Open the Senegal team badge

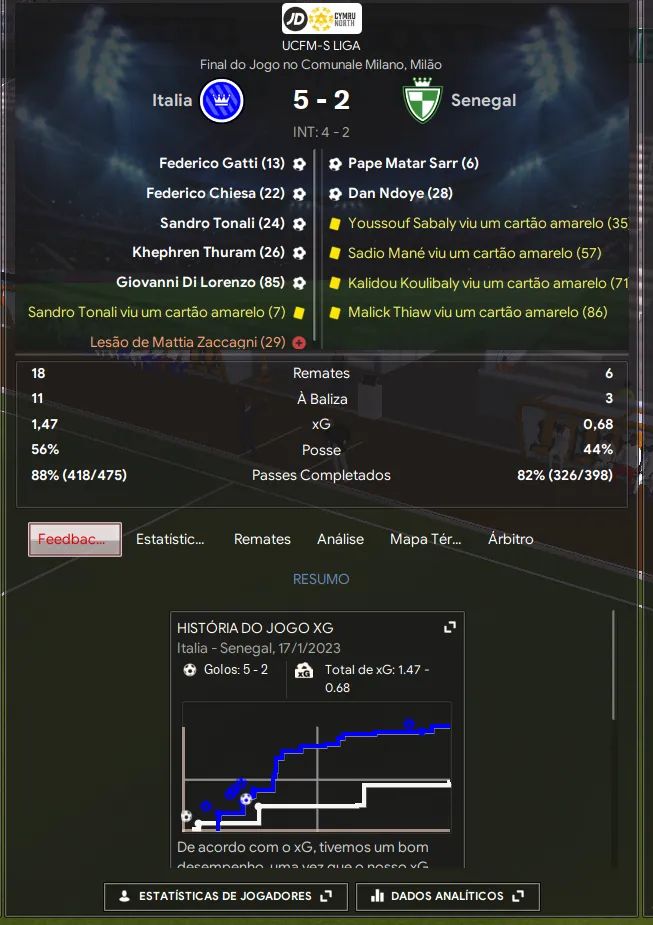click(x=422, y=100)
